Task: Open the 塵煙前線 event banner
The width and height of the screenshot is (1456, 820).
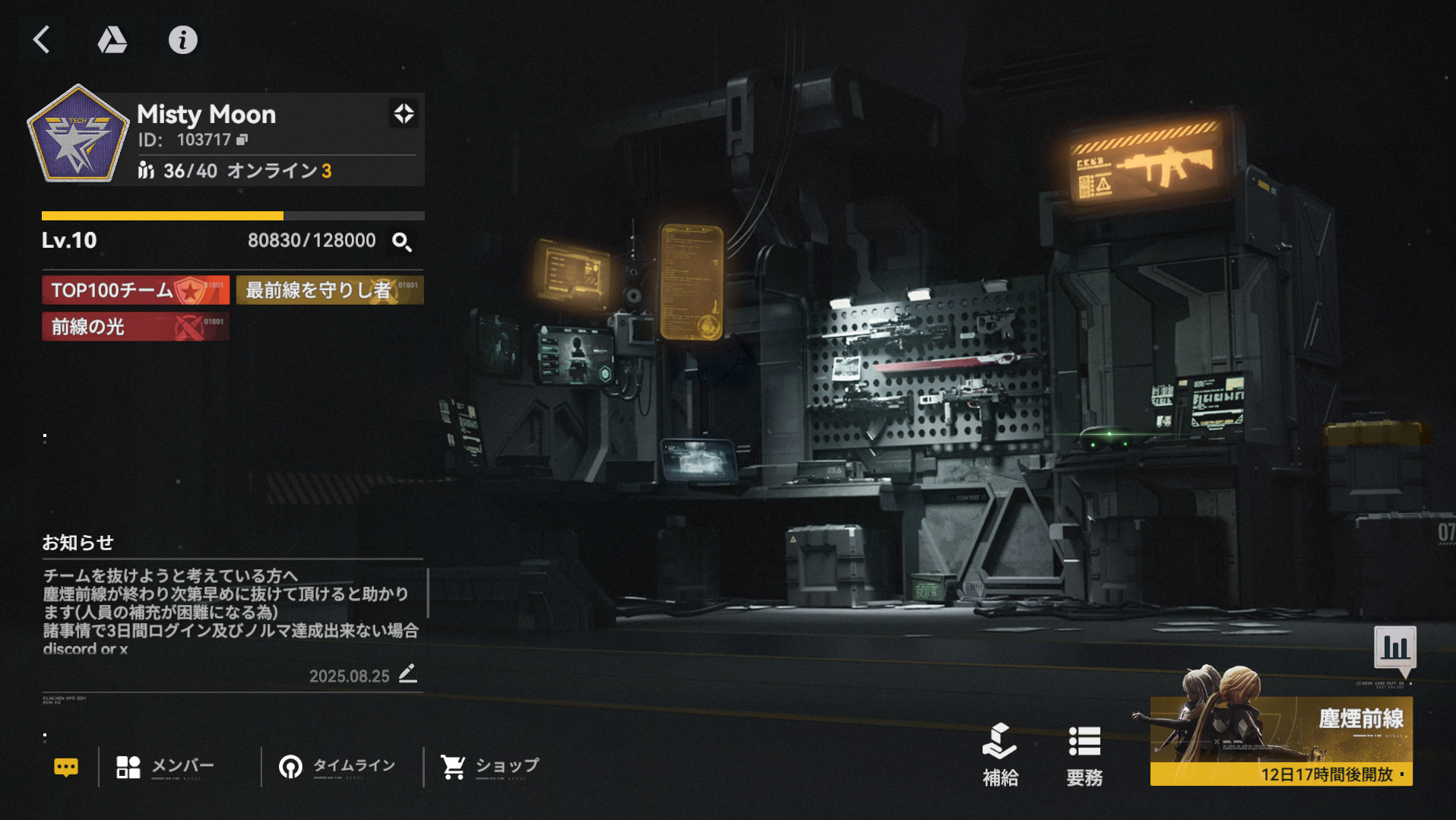Action: [1281, 740]
